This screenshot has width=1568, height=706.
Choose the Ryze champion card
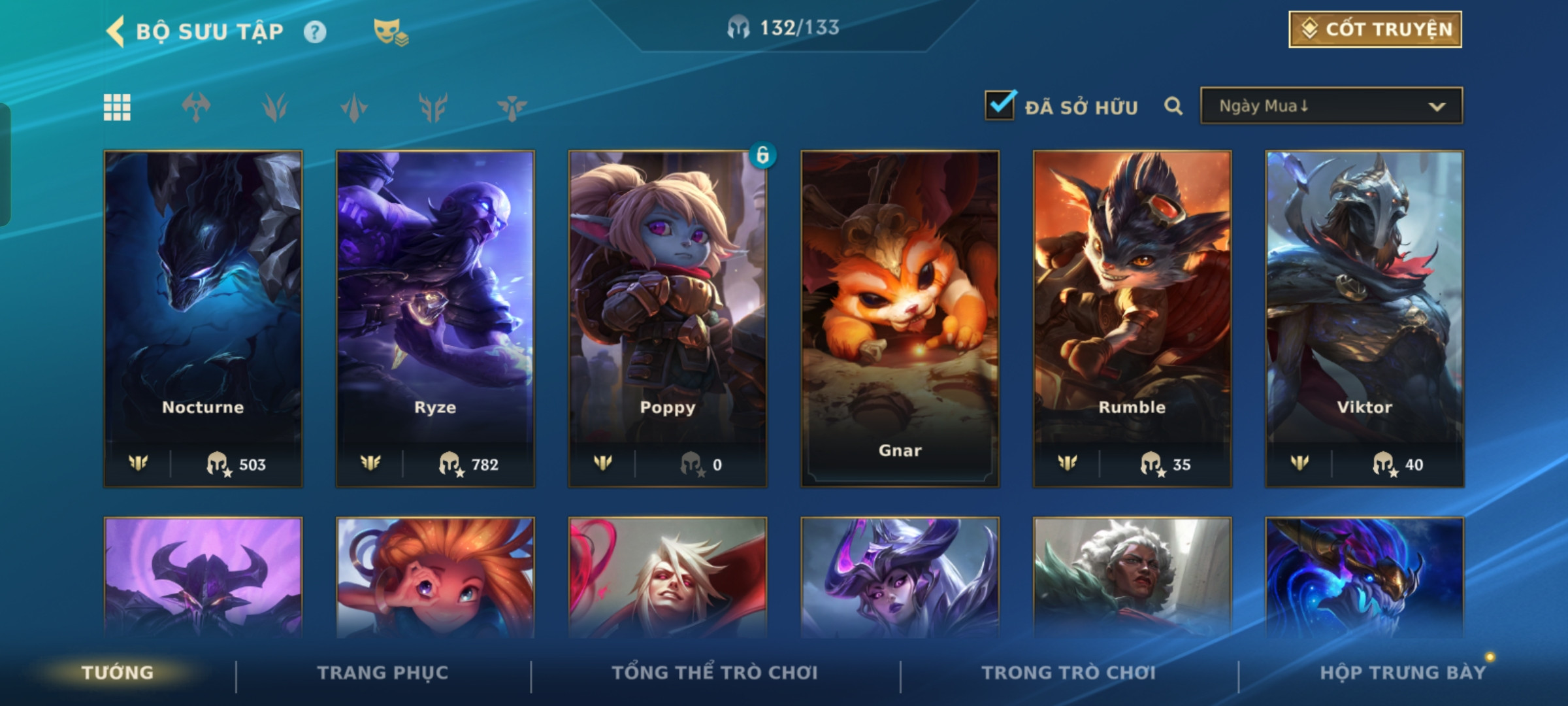[x=435, y=318]
